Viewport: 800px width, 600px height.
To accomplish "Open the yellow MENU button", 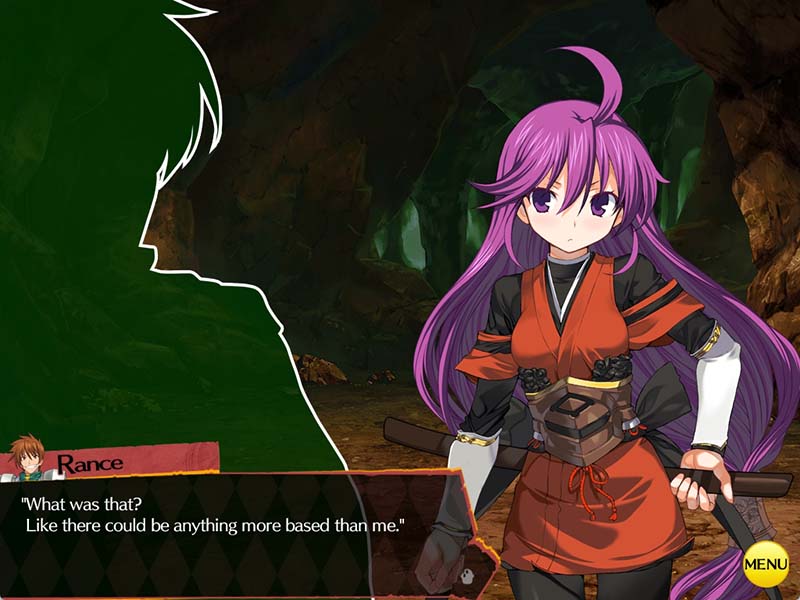I will tap(766, 565).
